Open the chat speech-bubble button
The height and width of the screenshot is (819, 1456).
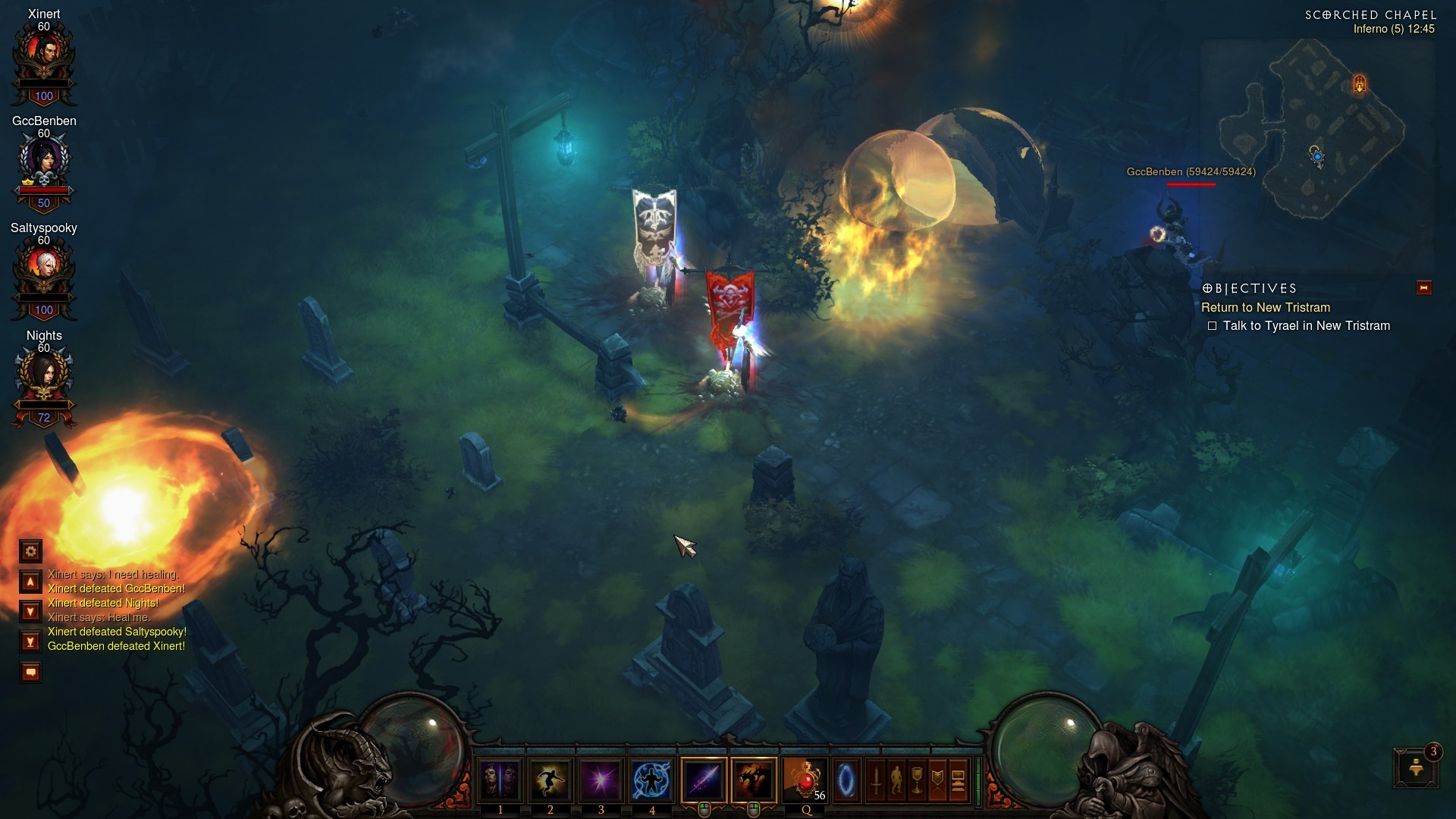pos(30,672)
